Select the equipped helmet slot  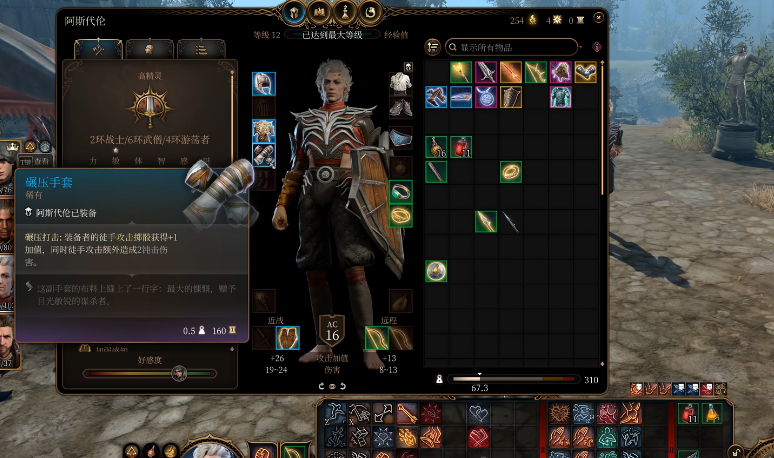pos(263,84)
